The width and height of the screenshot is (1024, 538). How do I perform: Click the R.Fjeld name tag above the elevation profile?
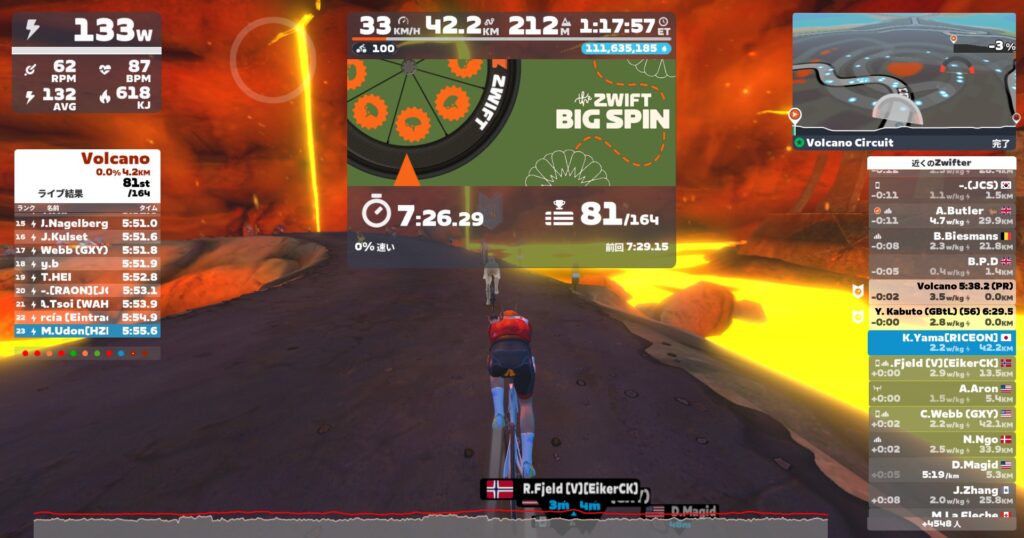pyautogui.click(x=565, y=489)
